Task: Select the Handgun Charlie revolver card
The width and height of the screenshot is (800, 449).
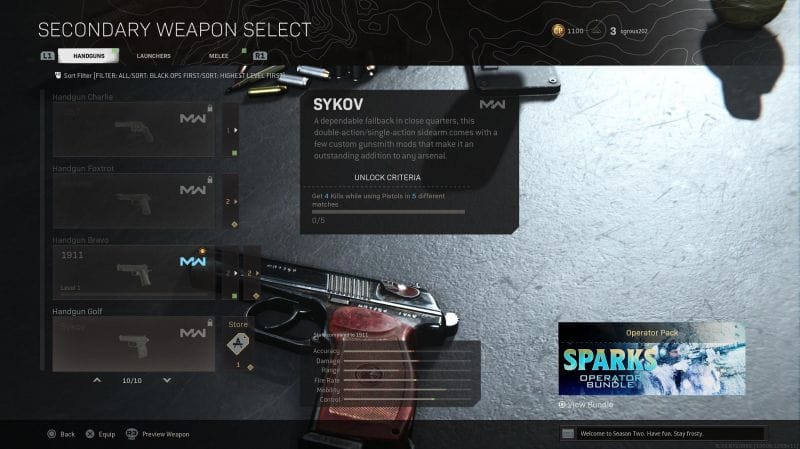Action: [x=133, y=129]
